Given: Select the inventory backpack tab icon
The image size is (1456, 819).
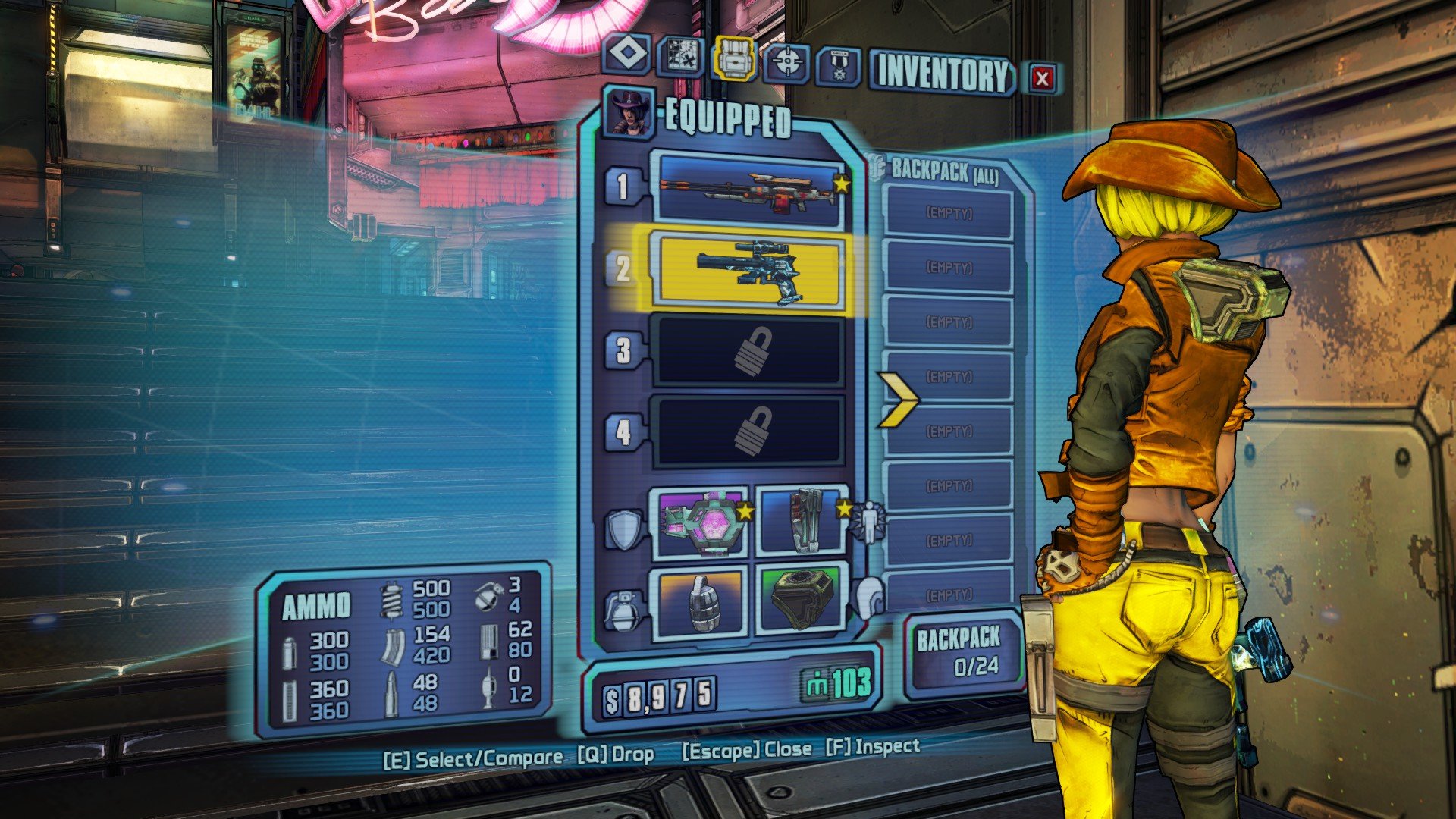Looking at the screenshot, I should 733,59.
